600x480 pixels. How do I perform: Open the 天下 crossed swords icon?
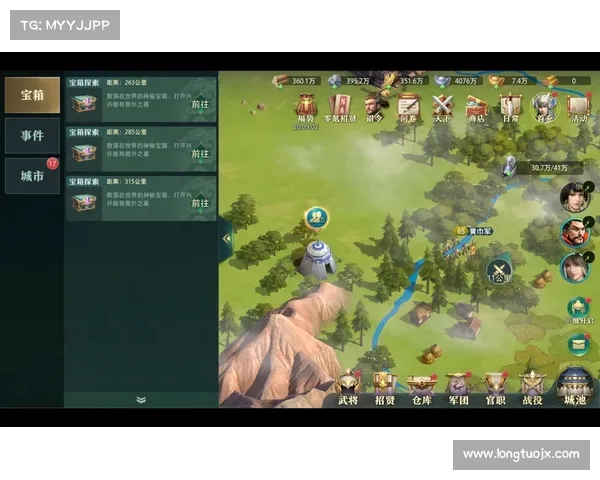[442, 106]
